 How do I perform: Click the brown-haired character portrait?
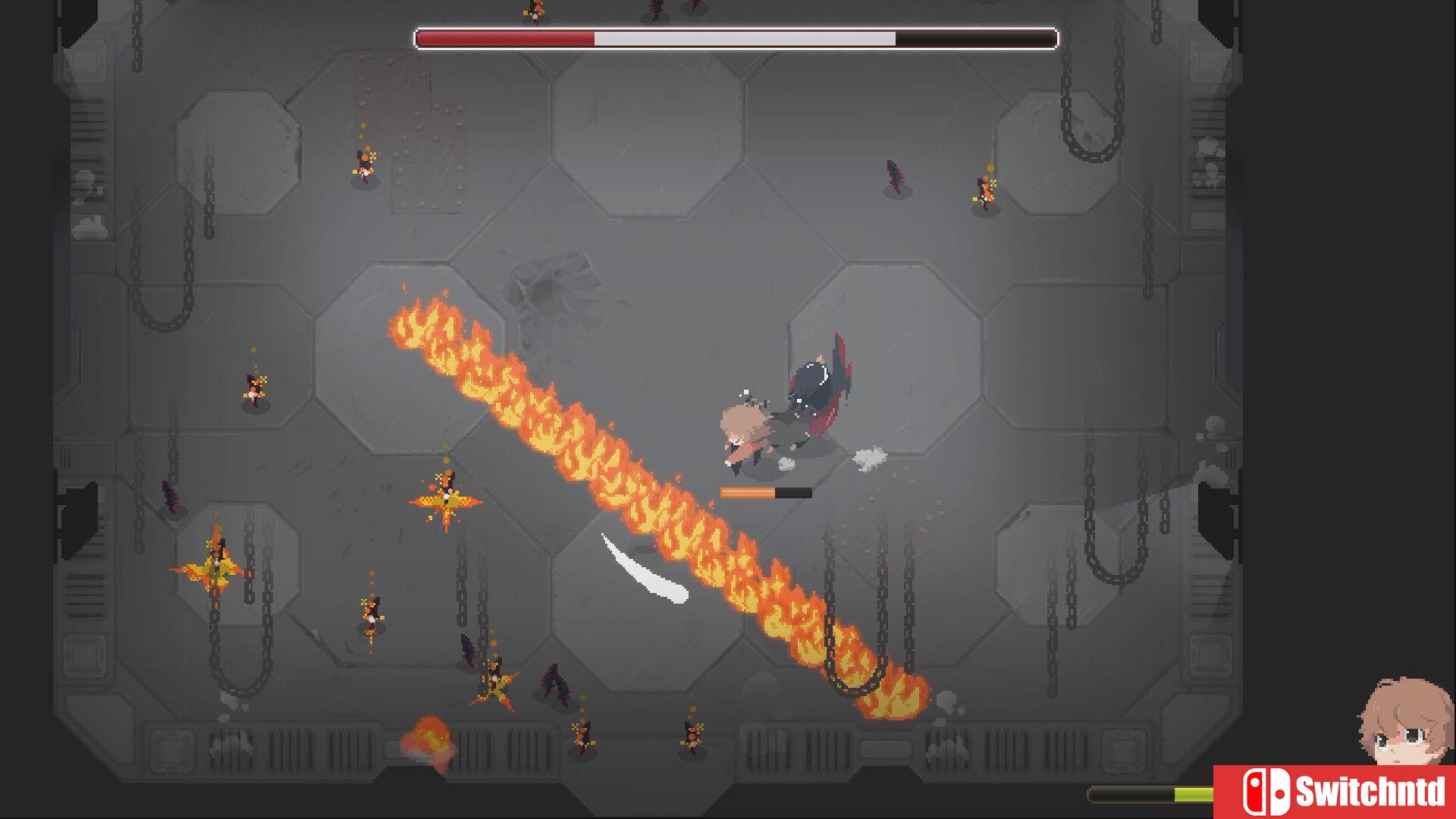click(x=1405, y=724)
